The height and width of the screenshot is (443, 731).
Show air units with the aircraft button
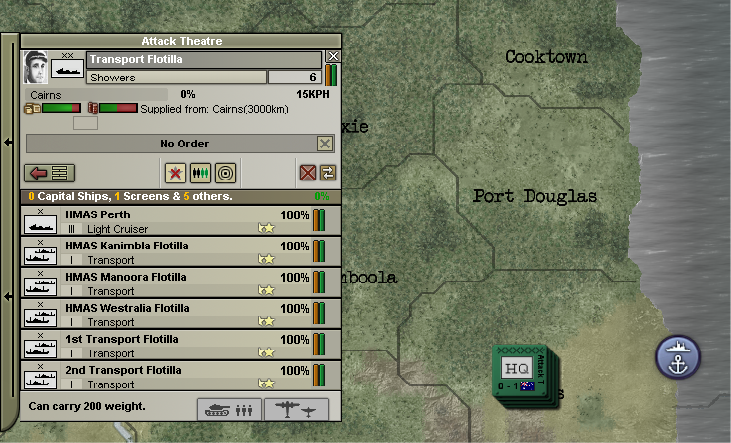297,409
